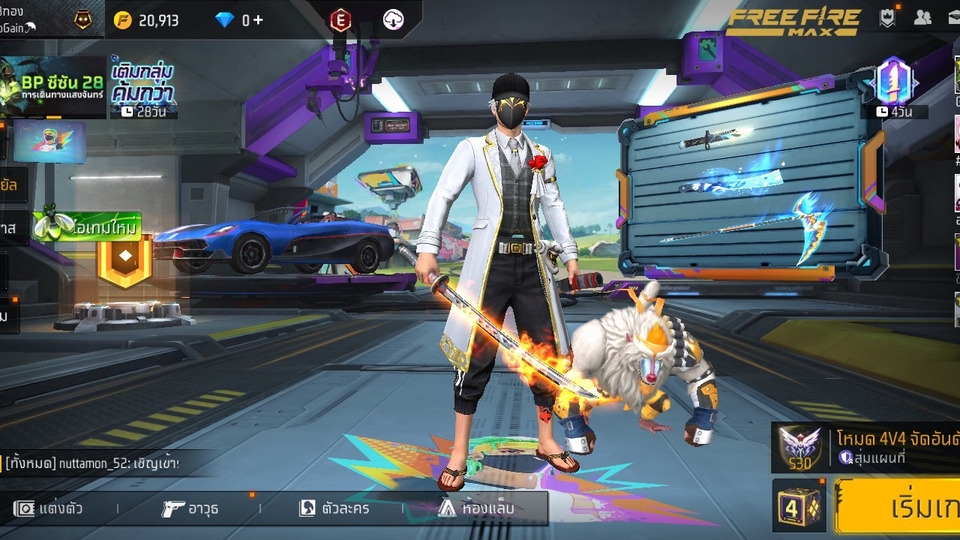Start the match with the yellow button
This screenshot has width=960, height=540.
898,507
